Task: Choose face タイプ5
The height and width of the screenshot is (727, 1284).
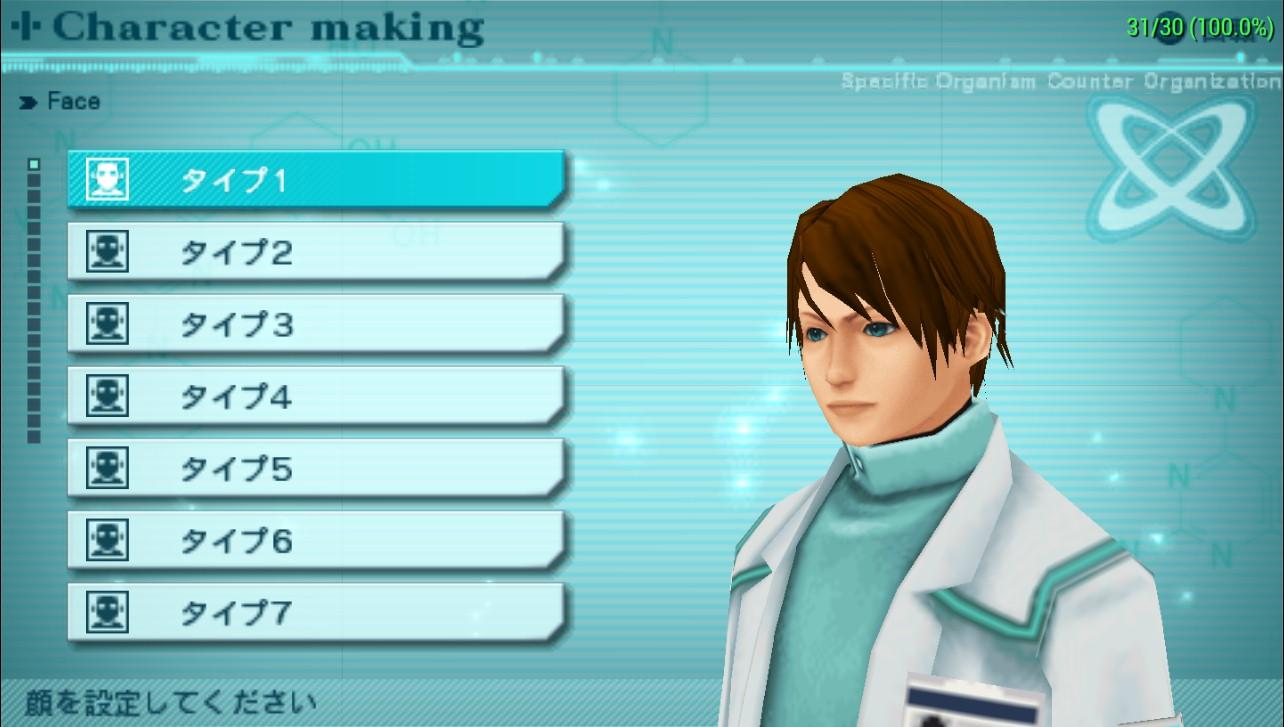Action: (315, 469)
